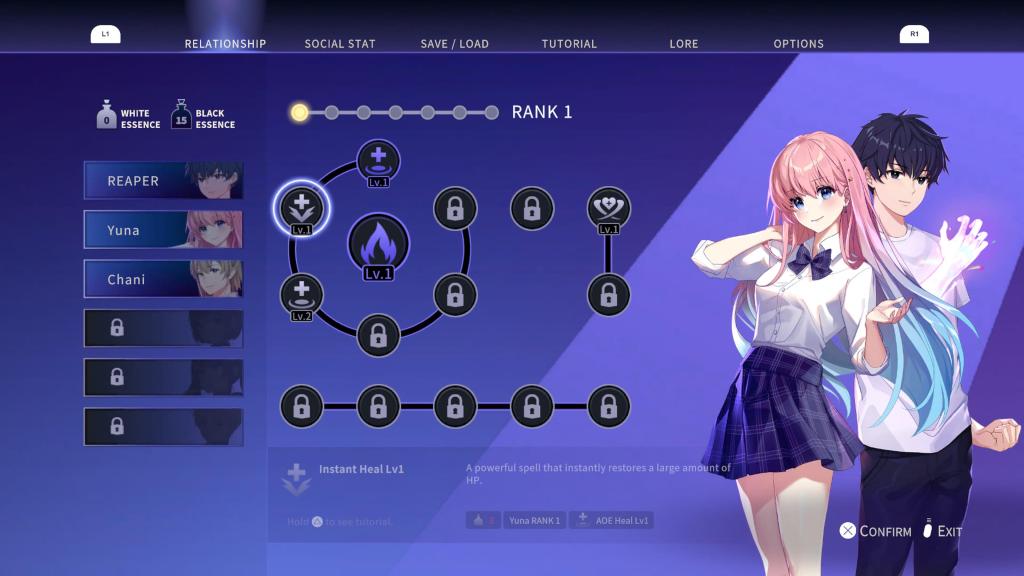The image size is (1024, 576).
Task: Select the Instant Heal Lv.1 skill node
Action: (301, 208)
